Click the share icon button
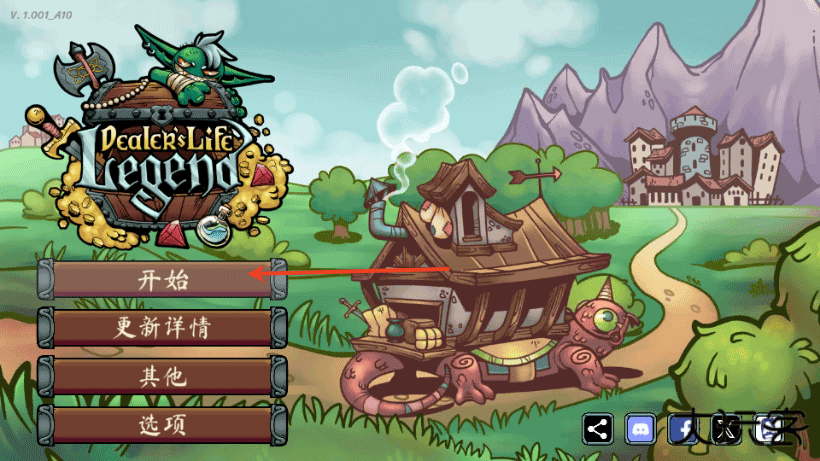 [598, 429]
